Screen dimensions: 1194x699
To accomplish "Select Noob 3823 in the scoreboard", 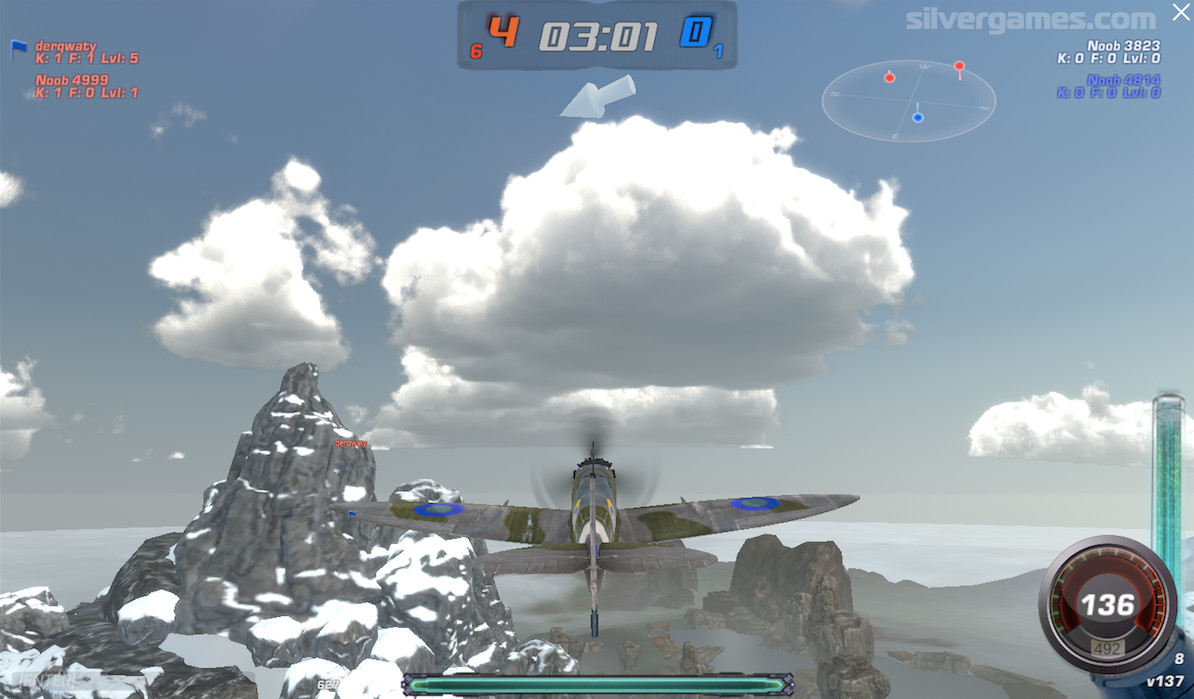I will pos(1123,46).
